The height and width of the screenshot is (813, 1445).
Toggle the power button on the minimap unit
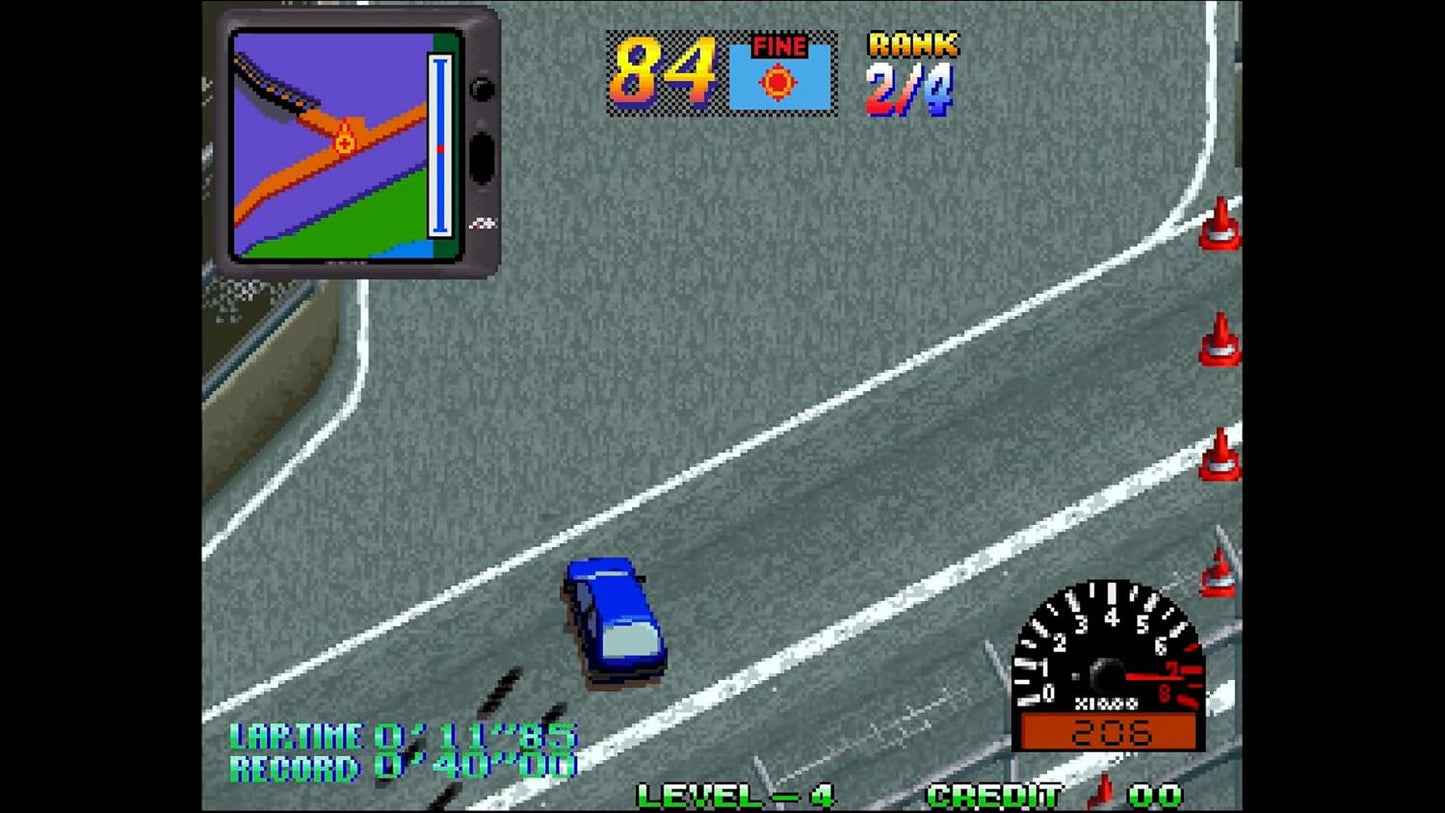coord(483,158)
